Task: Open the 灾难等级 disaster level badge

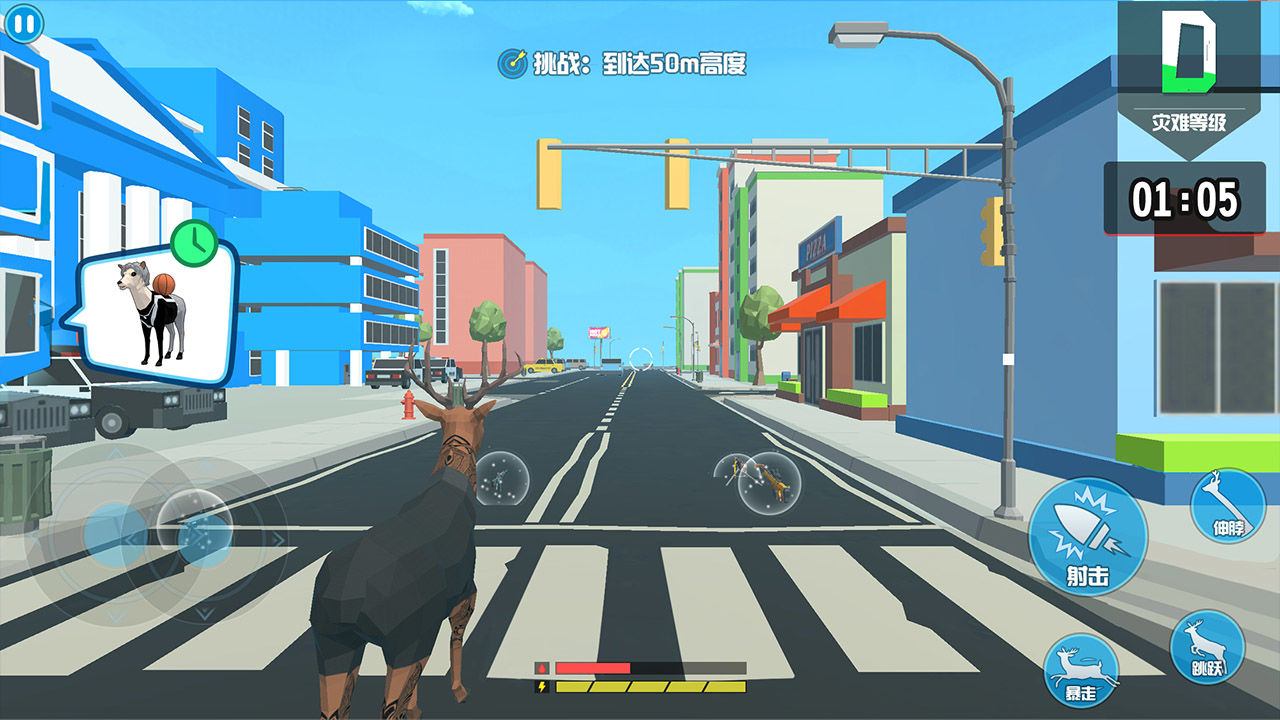Action: [x=1188, y=80]
